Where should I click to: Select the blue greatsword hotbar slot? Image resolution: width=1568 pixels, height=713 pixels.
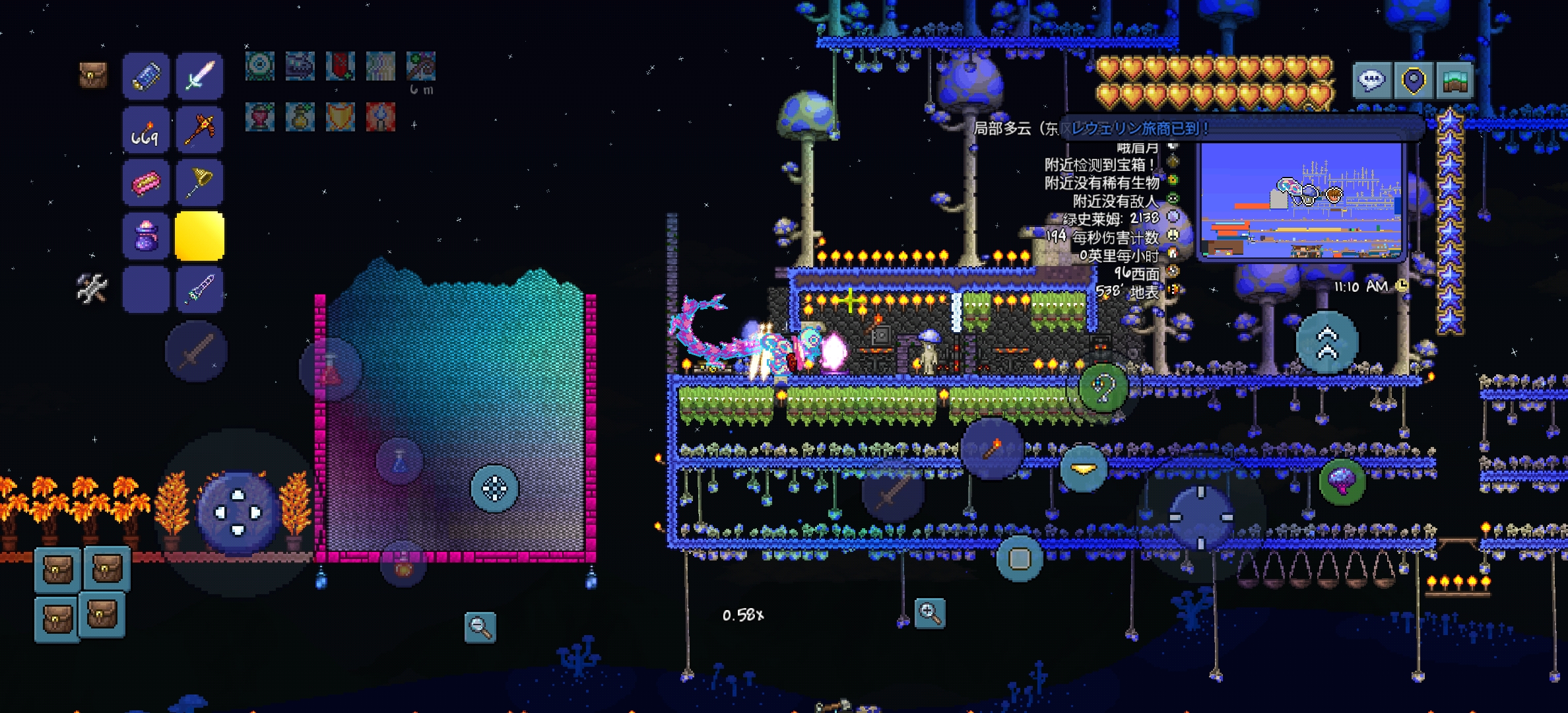(x=199, y=289)
